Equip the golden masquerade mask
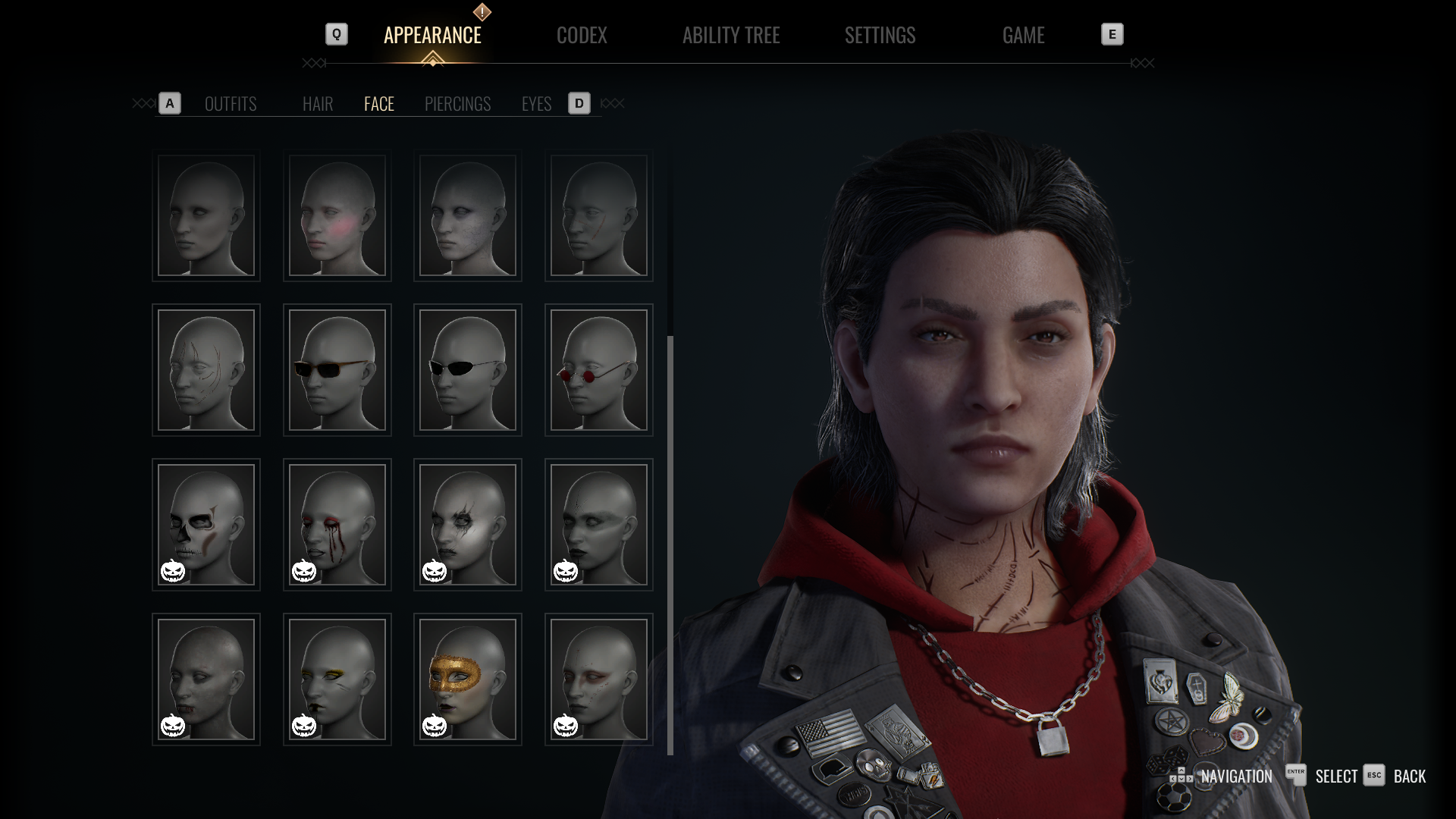The image size is (1456, 819). pyautogui.click(x=468, y=679)
